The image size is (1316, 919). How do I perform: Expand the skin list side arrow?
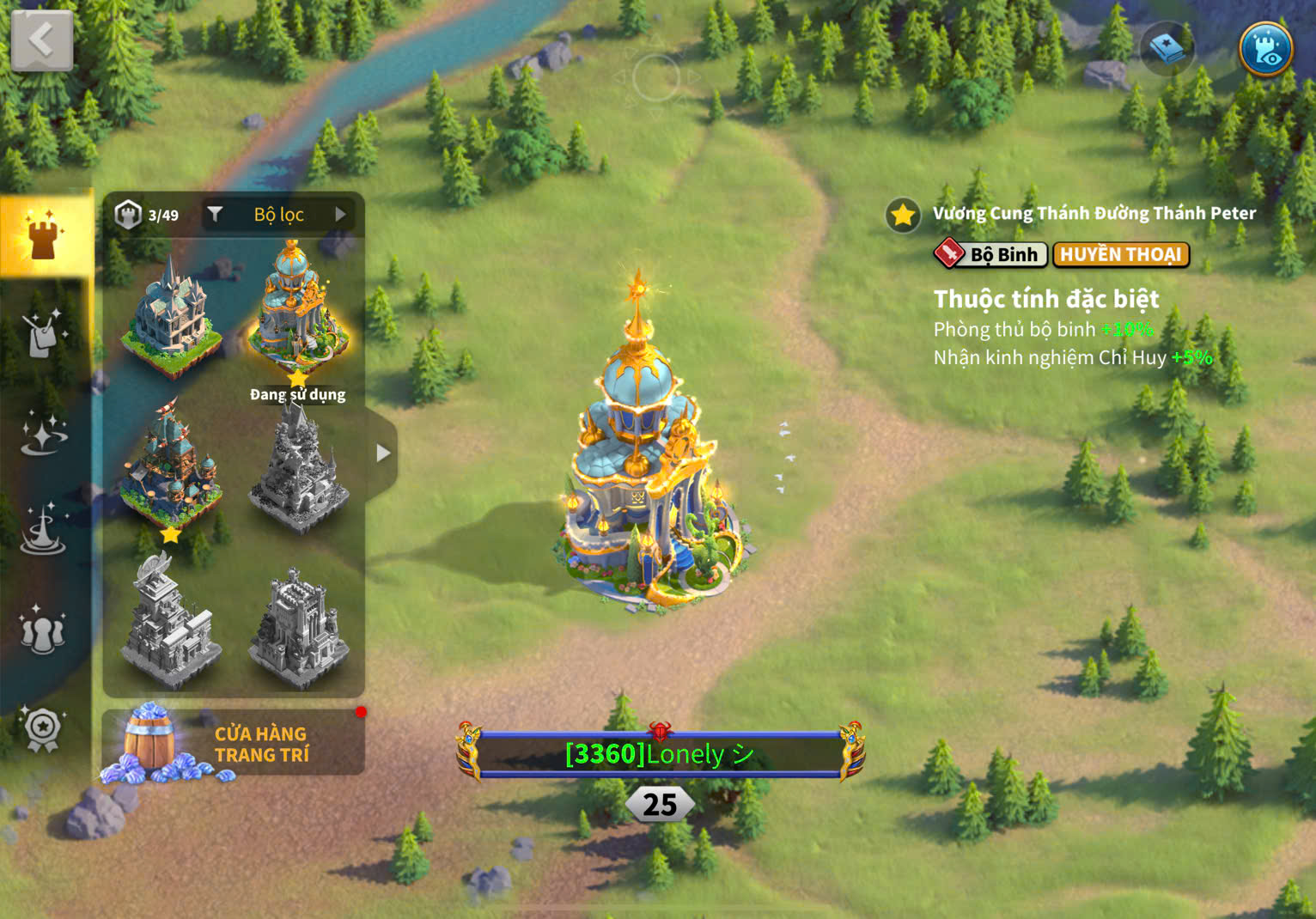pyautogui.click(x=383, y=453)
